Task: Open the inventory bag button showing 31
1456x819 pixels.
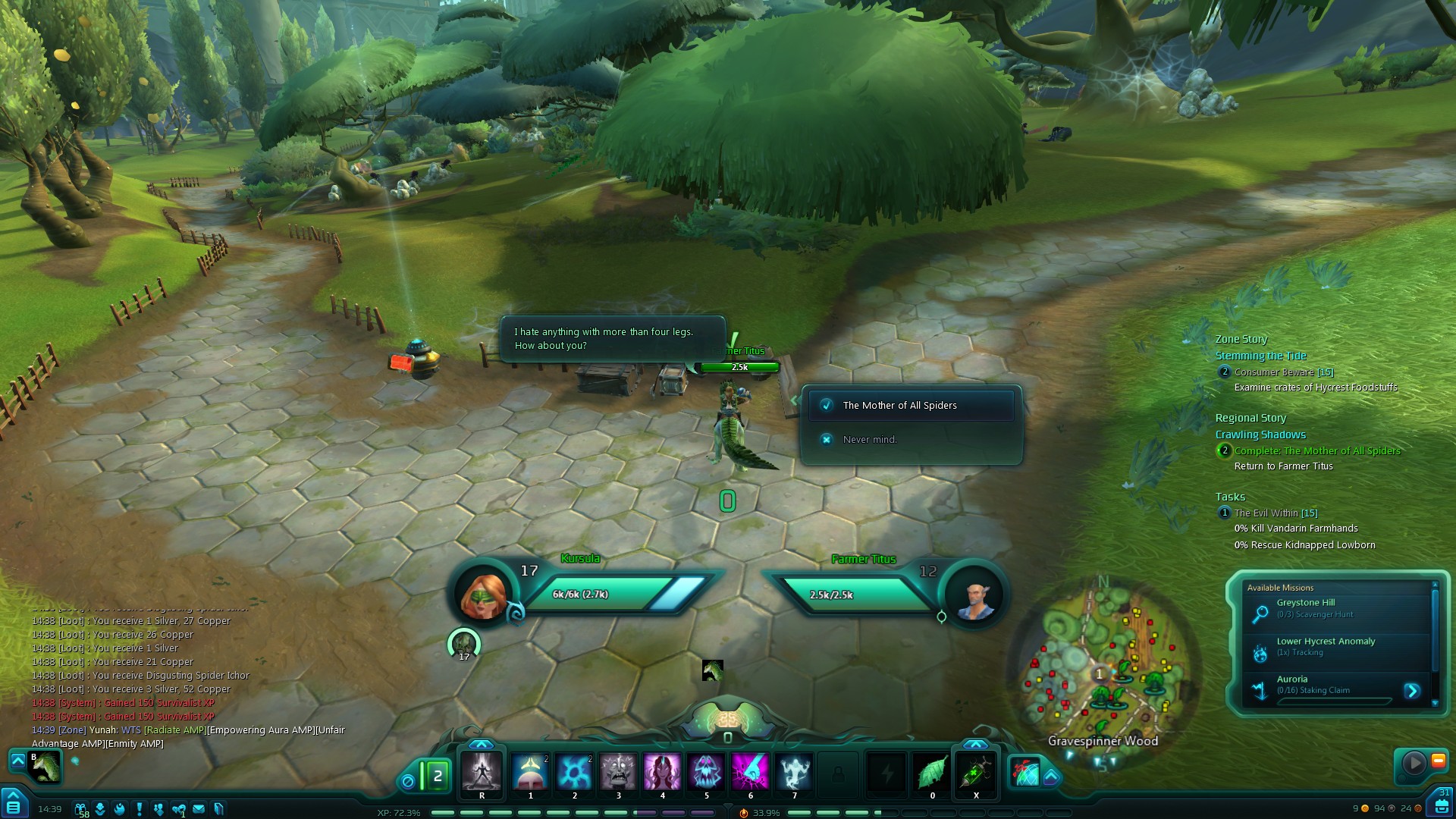Action: [x=1442, y=804]
